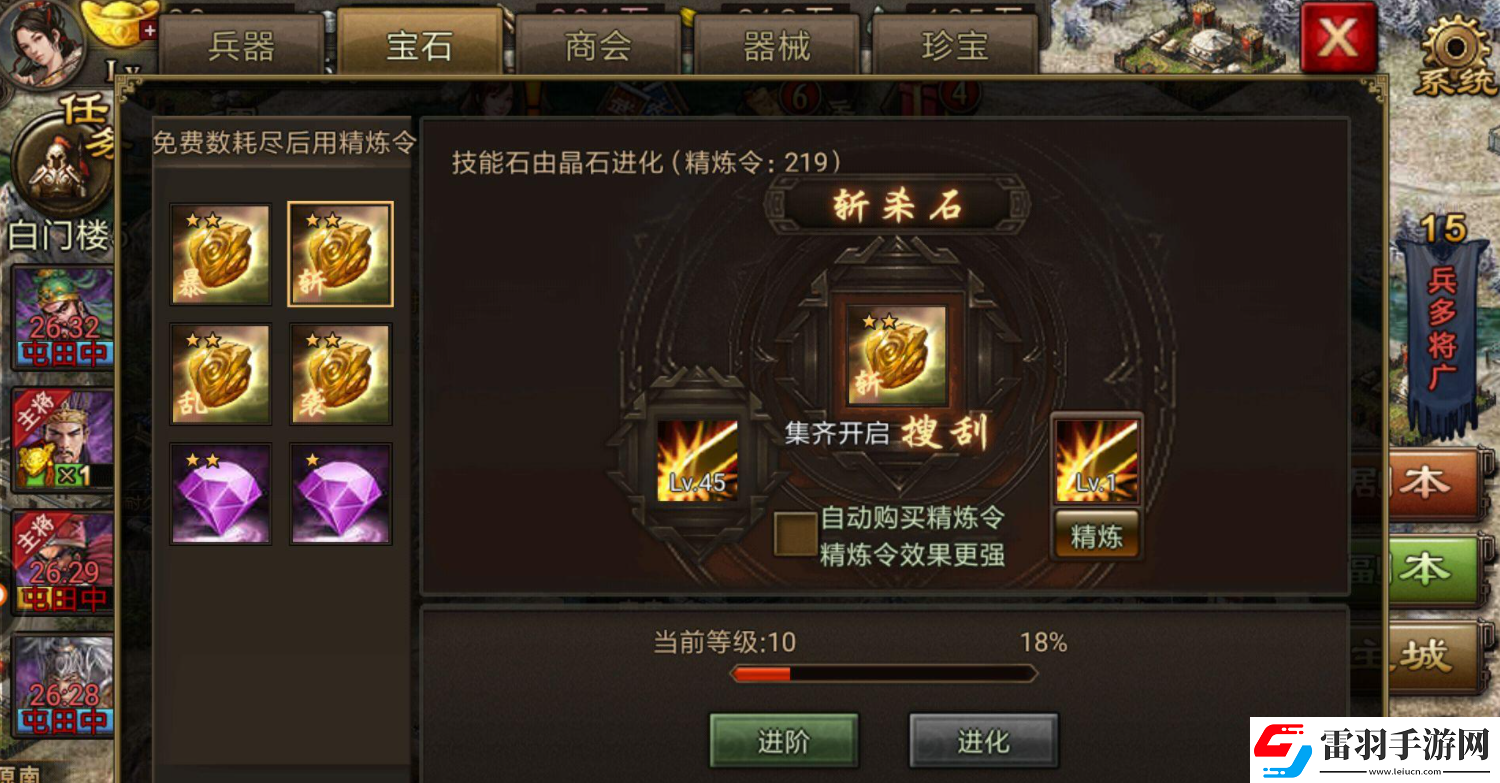Select the 暴 skill stone in left panel
Viewport: 1500px width, 783px height.
220,253
